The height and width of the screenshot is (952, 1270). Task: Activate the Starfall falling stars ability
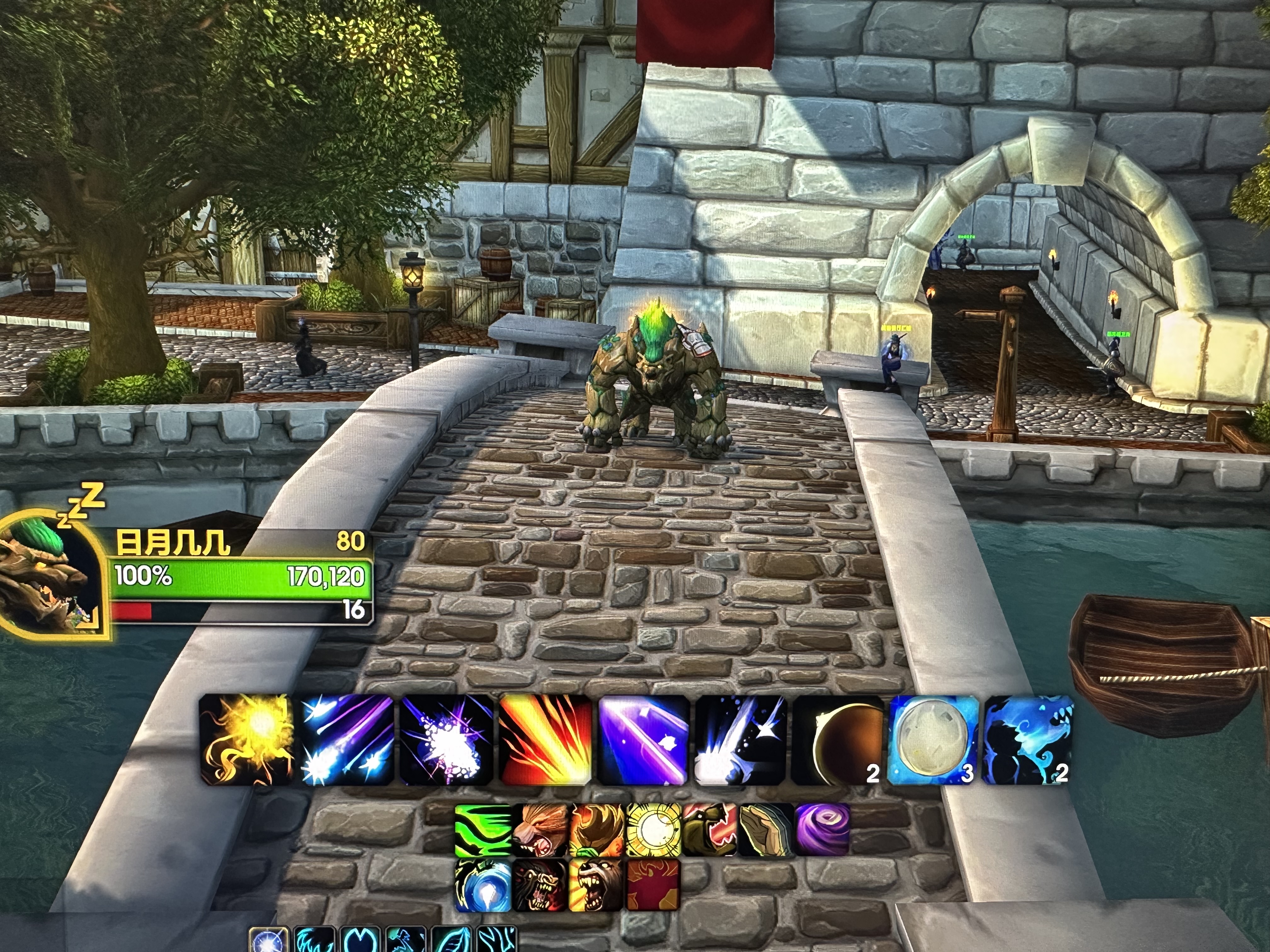[x=347, y=740]
